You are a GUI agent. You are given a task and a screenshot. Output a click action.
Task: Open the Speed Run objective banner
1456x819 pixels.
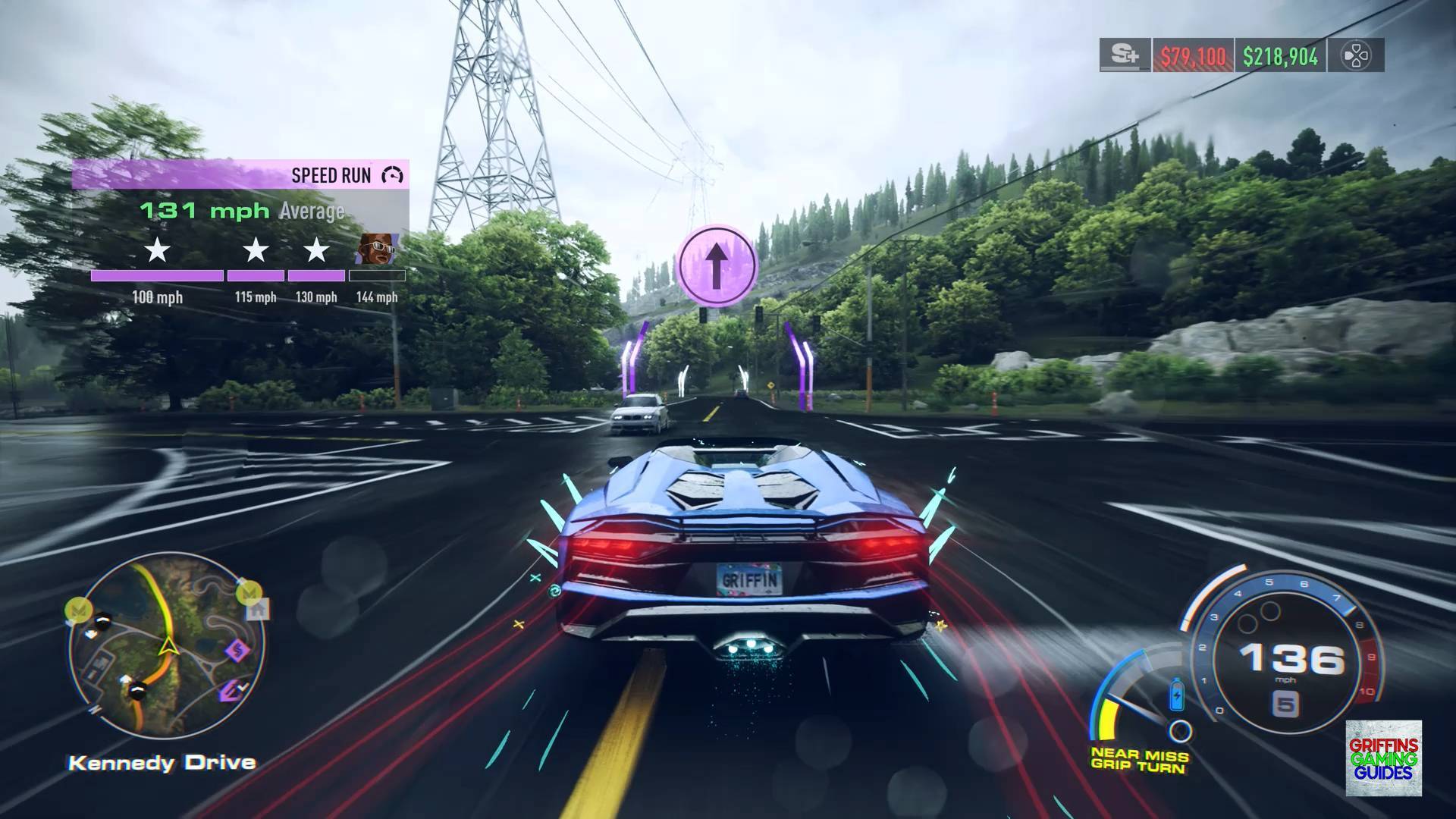[240, 175]
